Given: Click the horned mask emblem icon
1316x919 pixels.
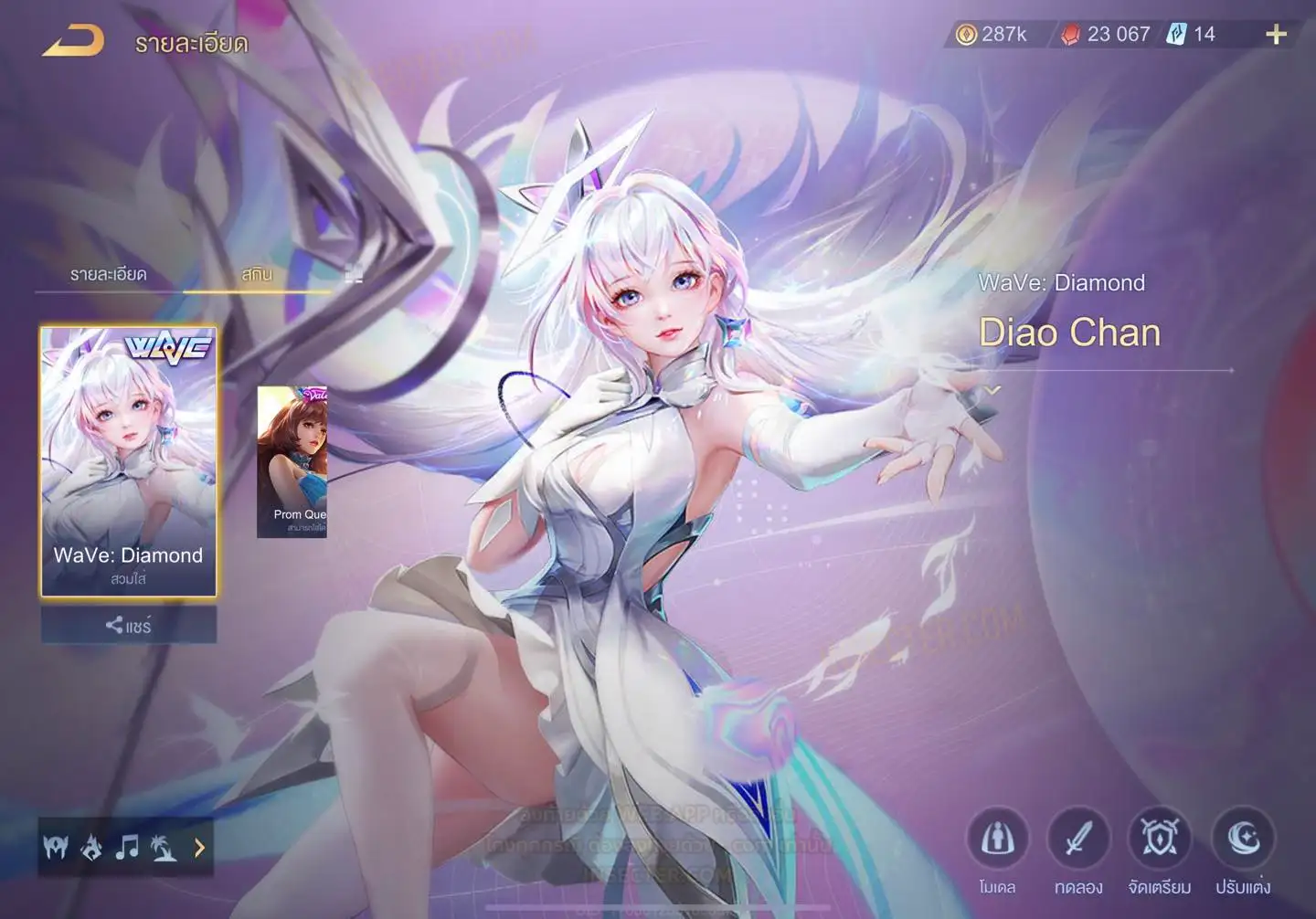Looking at the screenshot, I should [x=56, y=848].
